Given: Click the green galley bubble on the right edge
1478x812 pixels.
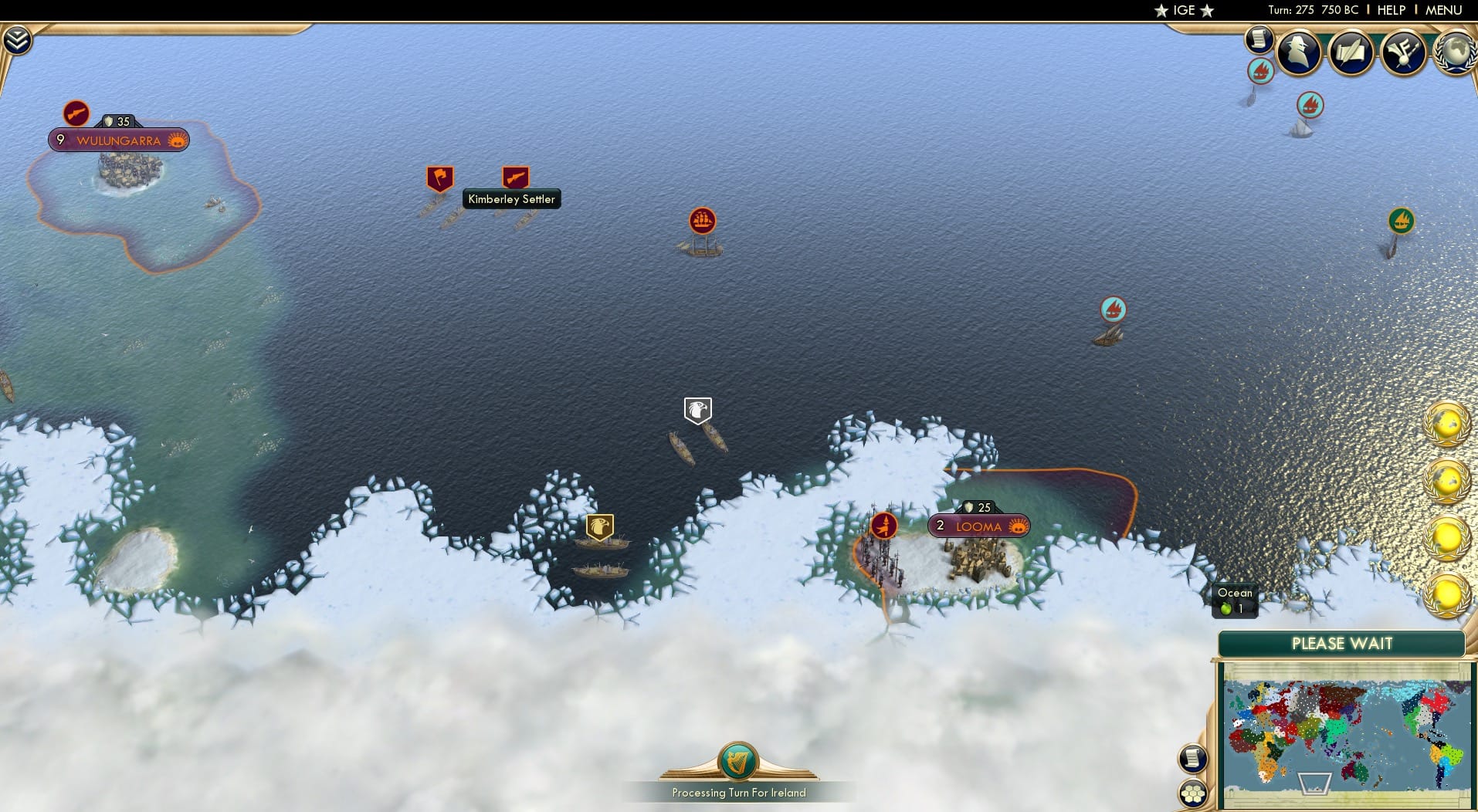Looking at the screenshot, I should coord(1401,221).
